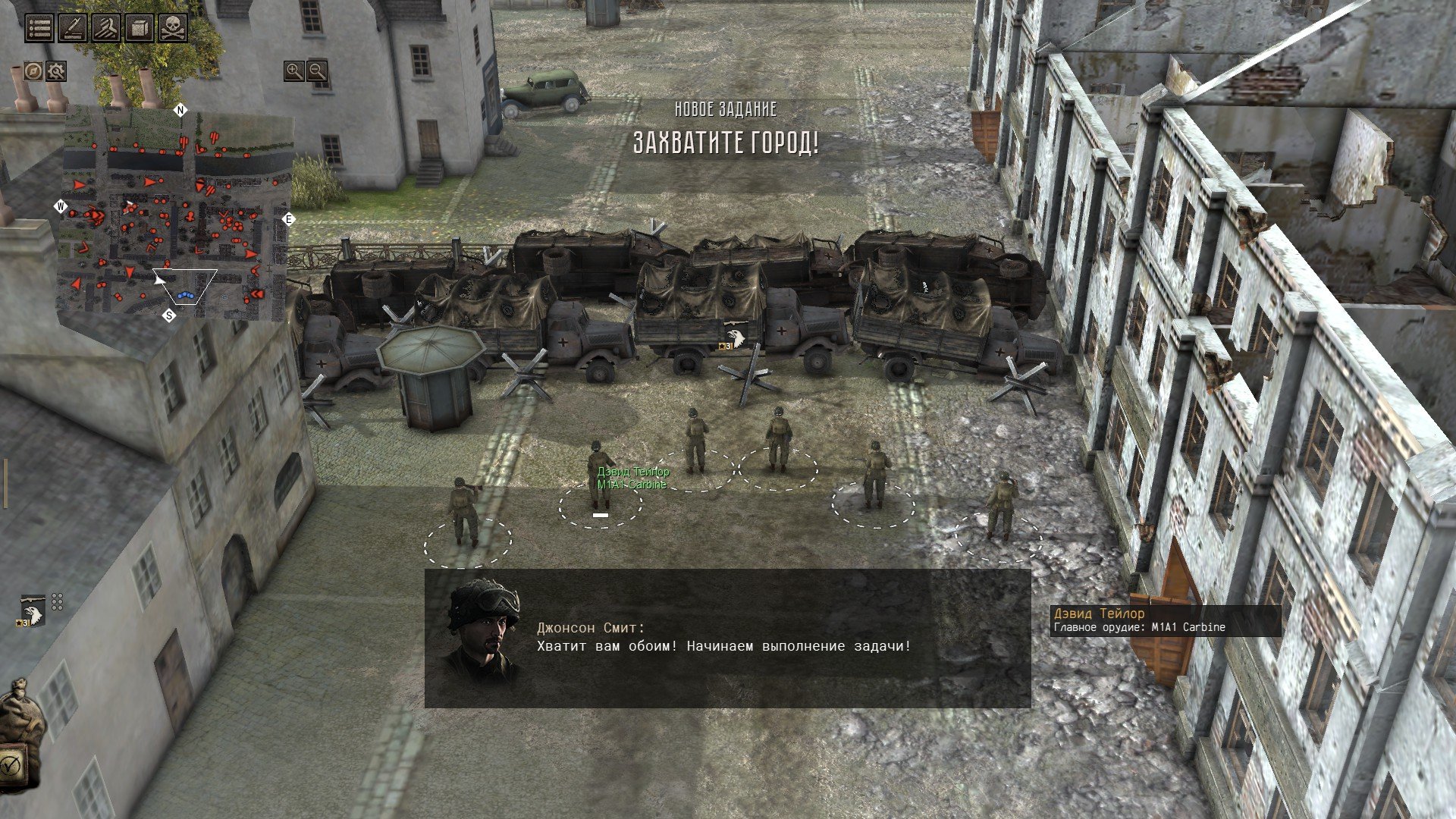Image resolution: width=1456 pixels, height=819 pixels.
Task: Select the hanger with stripes toolbar icon
Action: (106, 28)
